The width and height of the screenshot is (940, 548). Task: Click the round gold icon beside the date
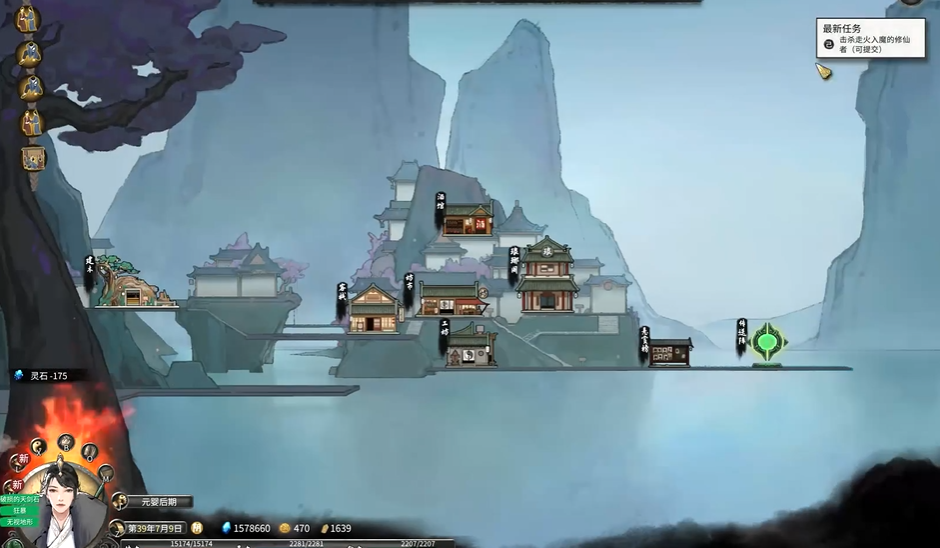(197, 528)
